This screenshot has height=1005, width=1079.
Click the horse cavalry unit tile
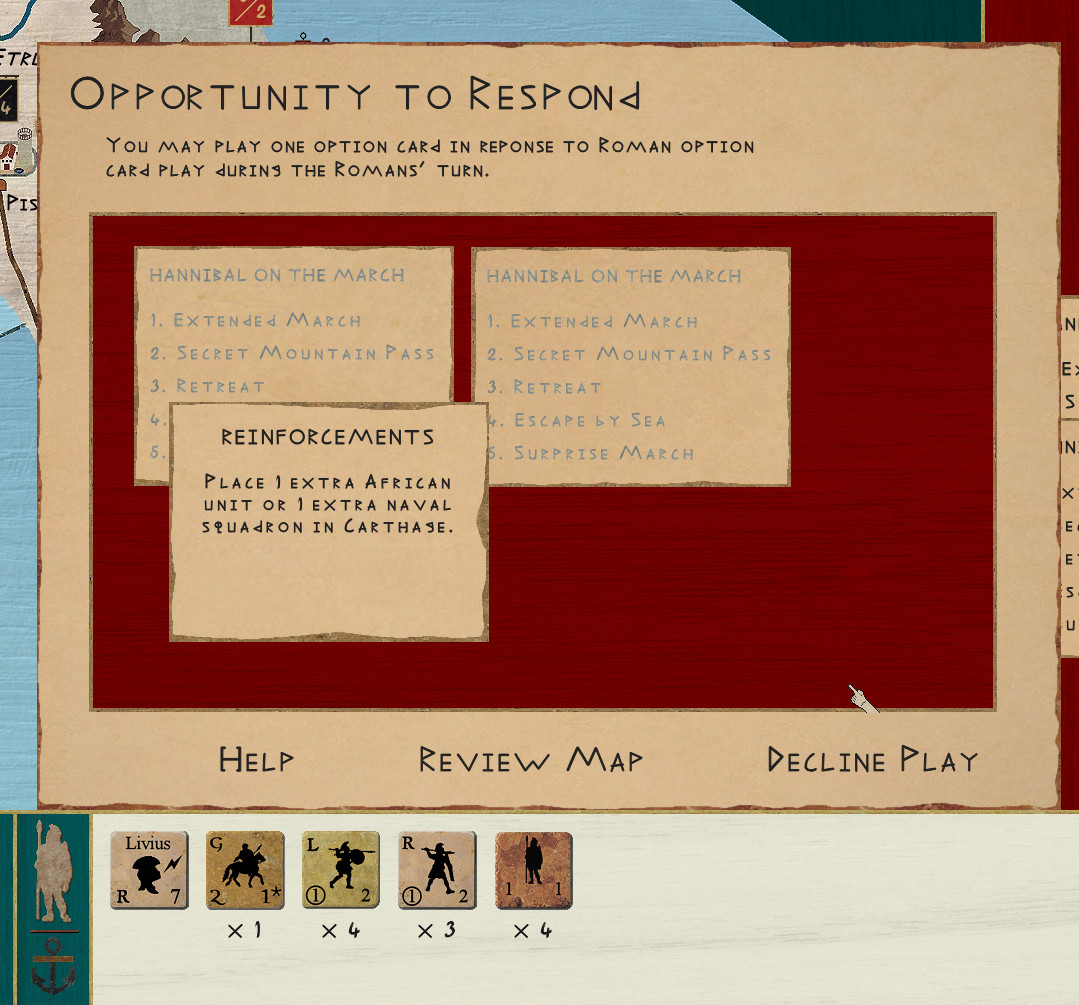pyautogui.click(x=245, y=870)
